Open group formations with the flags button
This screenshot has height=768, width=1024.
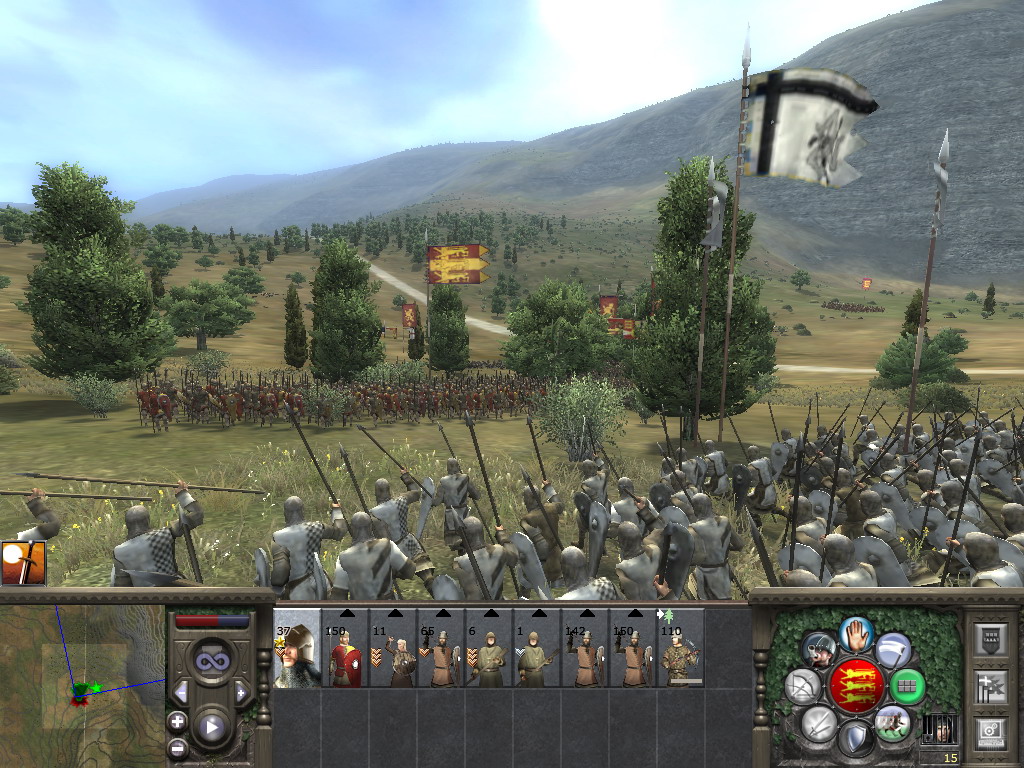pyautogui.click(x=989, y=686)
